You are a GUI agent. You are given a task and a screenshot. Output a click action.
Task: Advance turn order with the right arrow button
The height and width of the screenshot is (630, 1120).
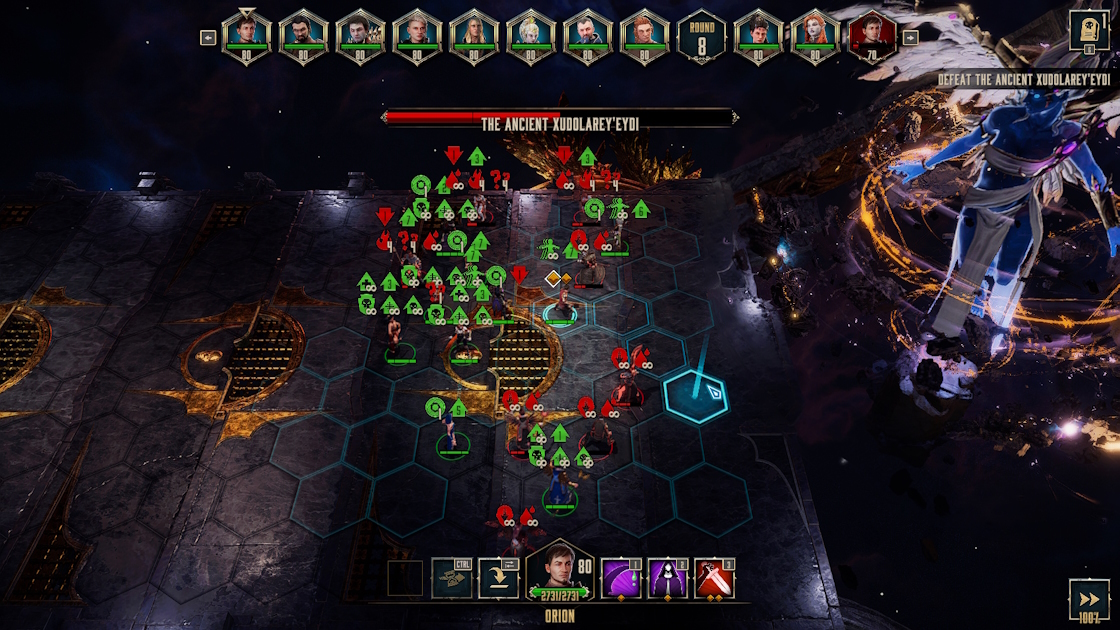tap(910, 38)
